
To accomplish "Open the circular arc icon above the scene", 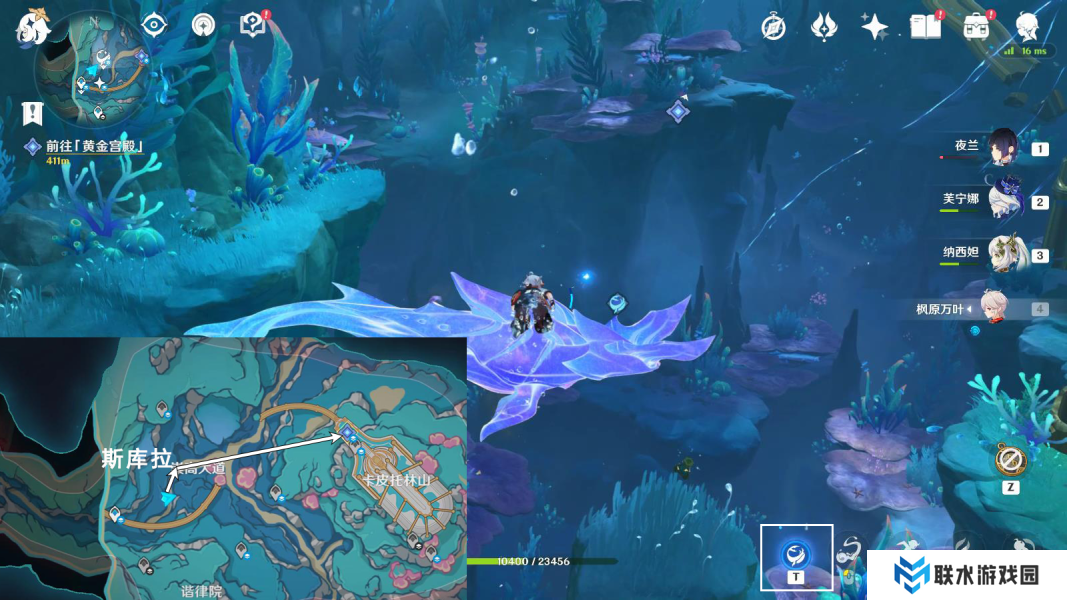I will point(203,25).
